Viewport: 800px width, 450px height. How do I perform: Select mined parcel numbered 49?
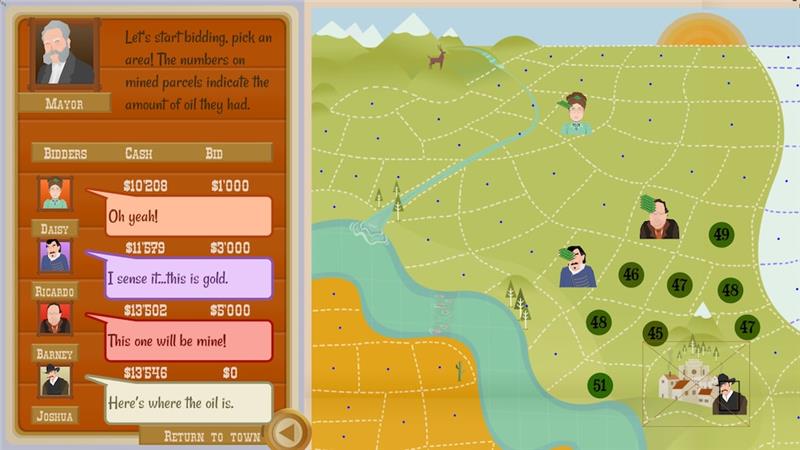tap(721, 235)
